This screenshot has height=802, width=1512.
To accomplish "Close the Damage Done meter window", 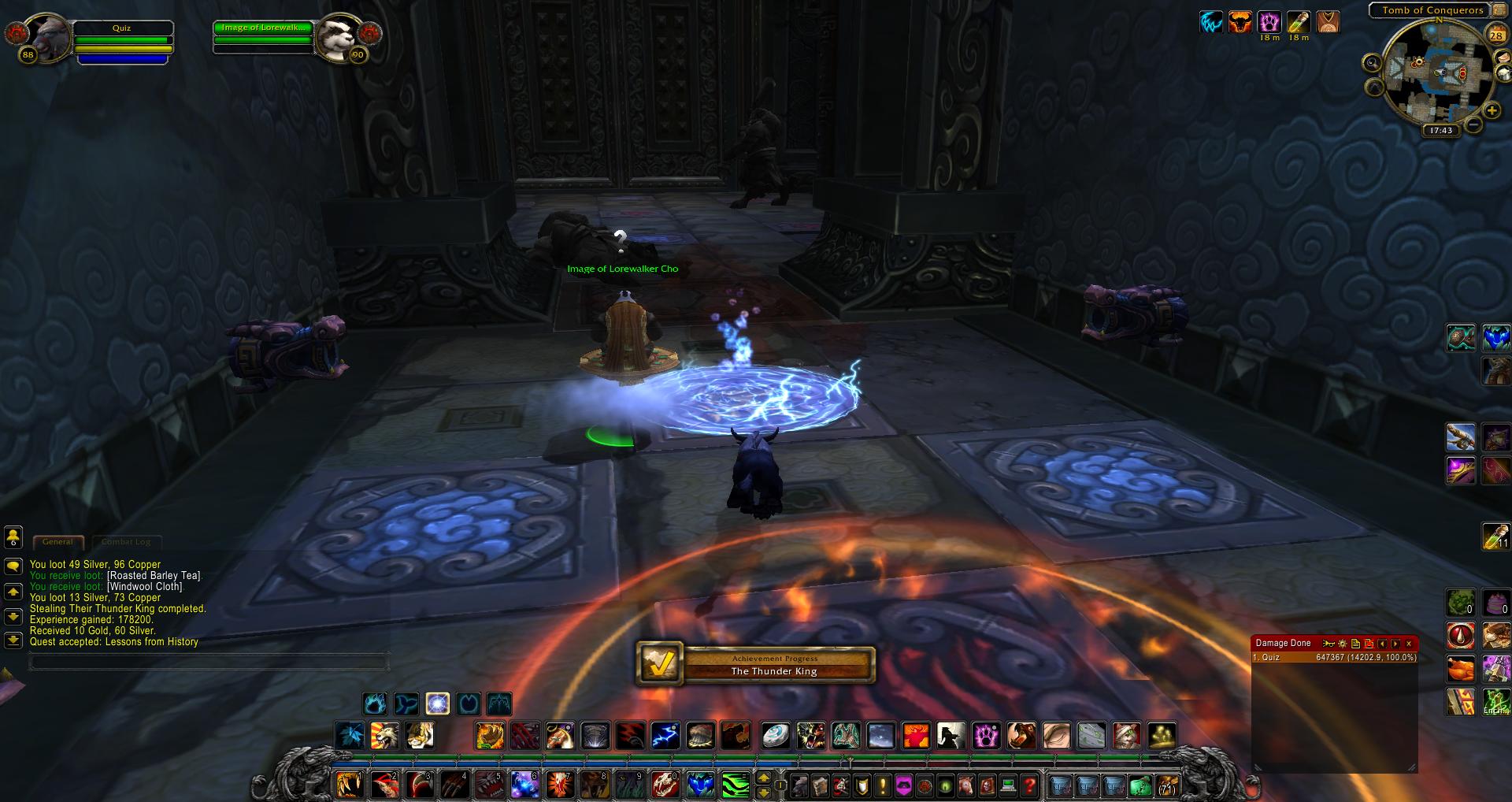I will [1409, 644].
